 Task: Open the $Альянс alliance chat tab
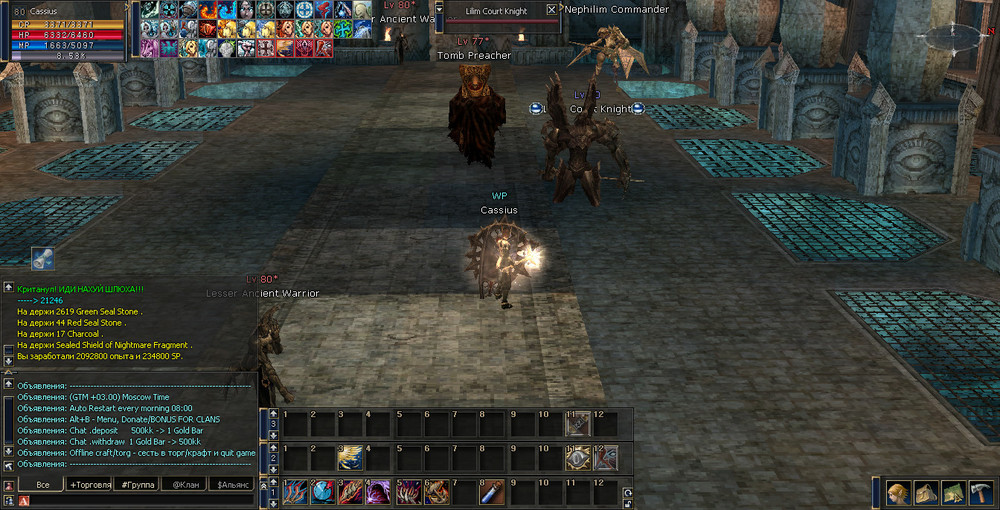(x=233, y=484)
